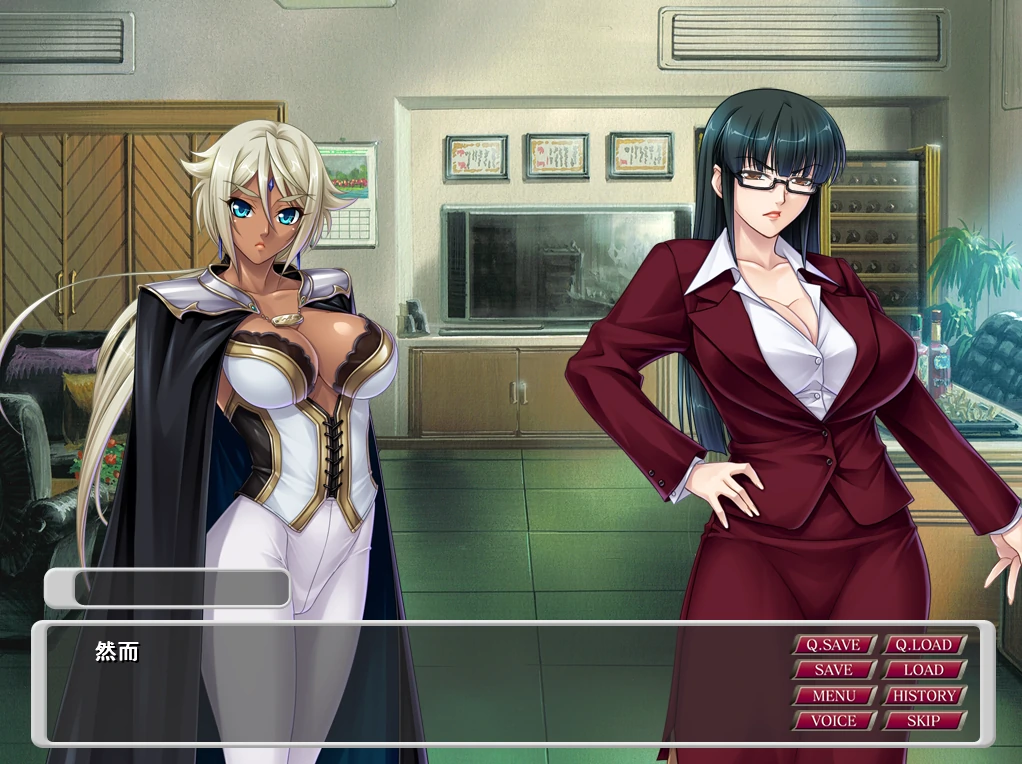The width and height of the screenshot is (1022, 764).
Task: Show the dialogue HISTORY log
Action: coord(924,695)
